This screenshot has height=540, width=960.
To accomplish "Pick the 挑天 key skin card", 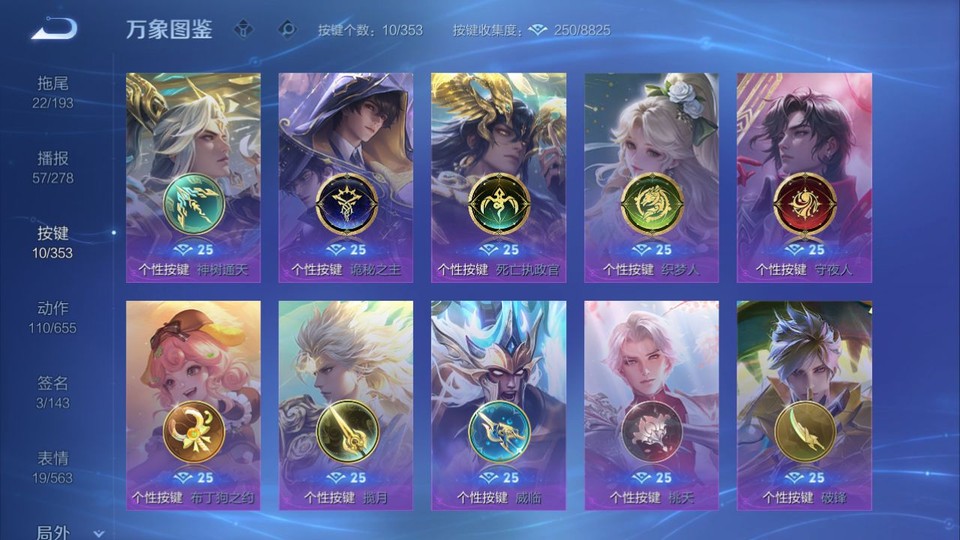I will pyautogui.click(x=651, y=405).
